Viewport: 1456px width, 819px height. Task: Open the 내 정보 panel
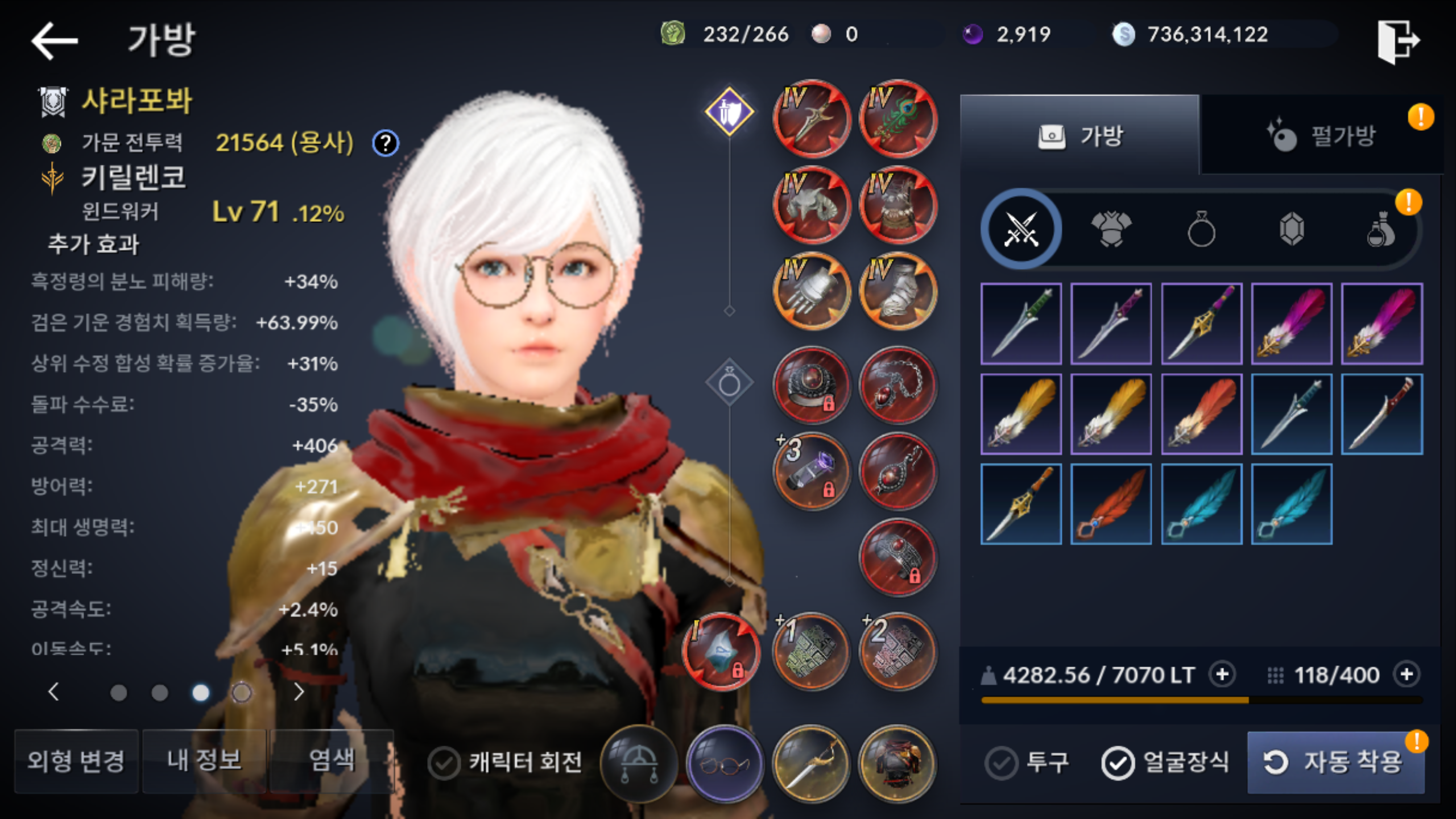(x=204, y=761)
